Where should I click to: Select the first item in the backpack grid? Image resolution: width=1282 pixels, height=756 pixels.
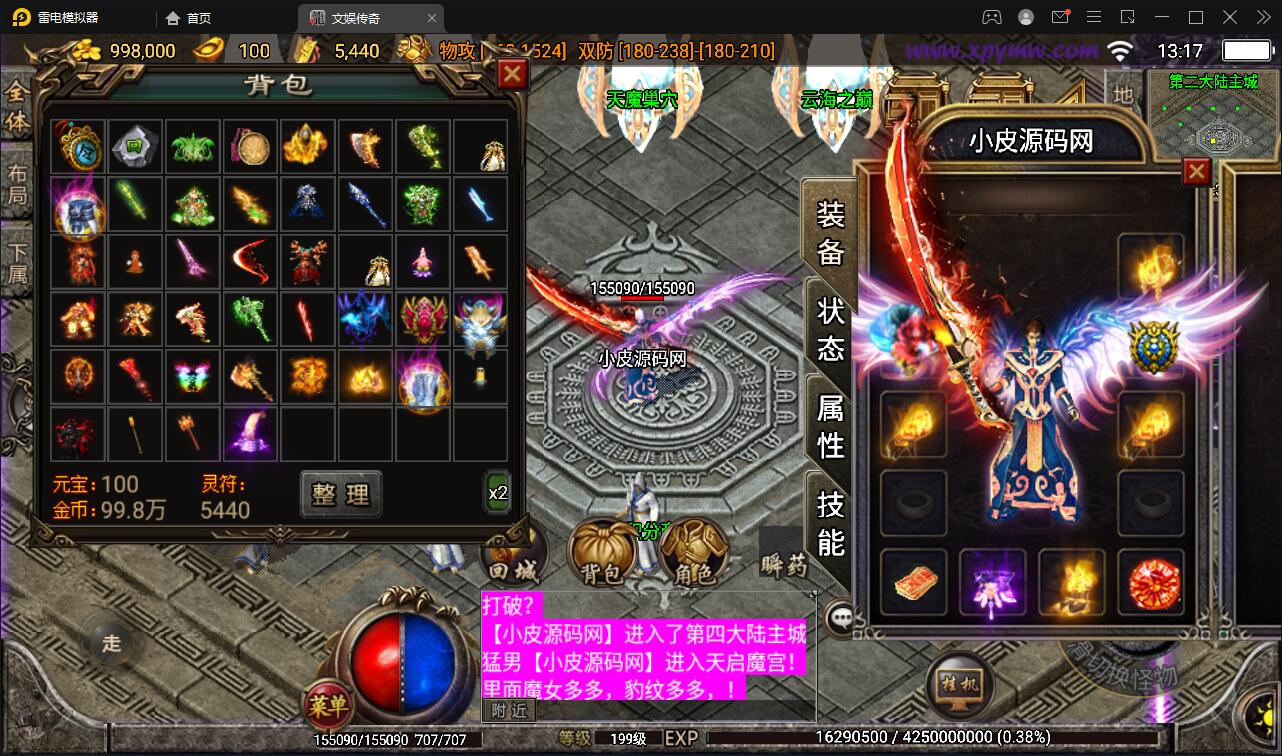coord(78,145)
